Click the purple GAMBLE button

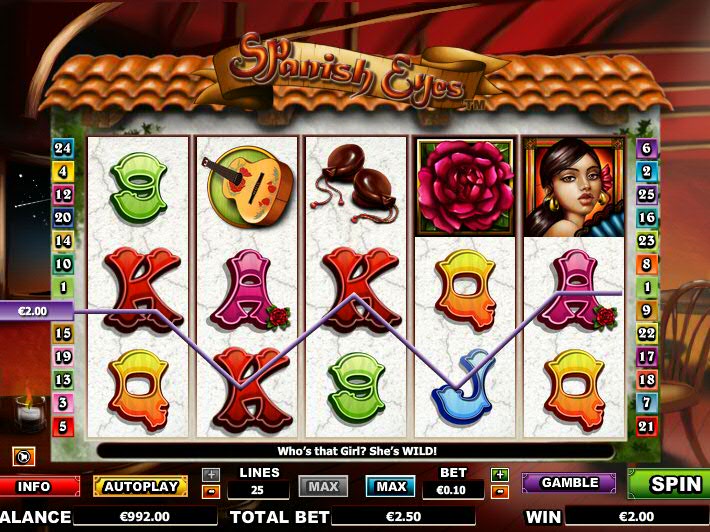tap(568, 483)
